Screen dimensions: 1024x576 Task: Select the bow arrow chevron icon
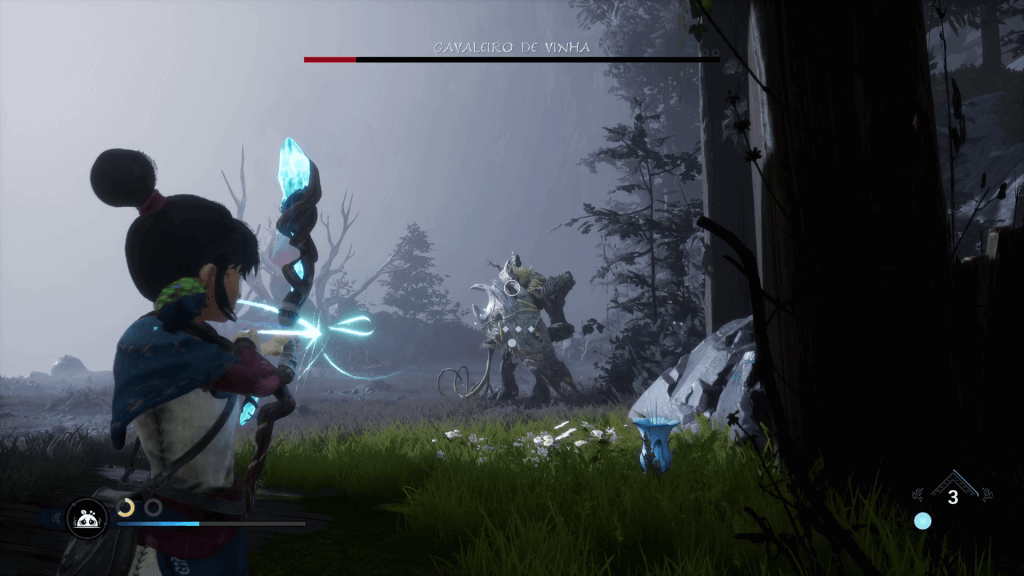coord(952,482)
